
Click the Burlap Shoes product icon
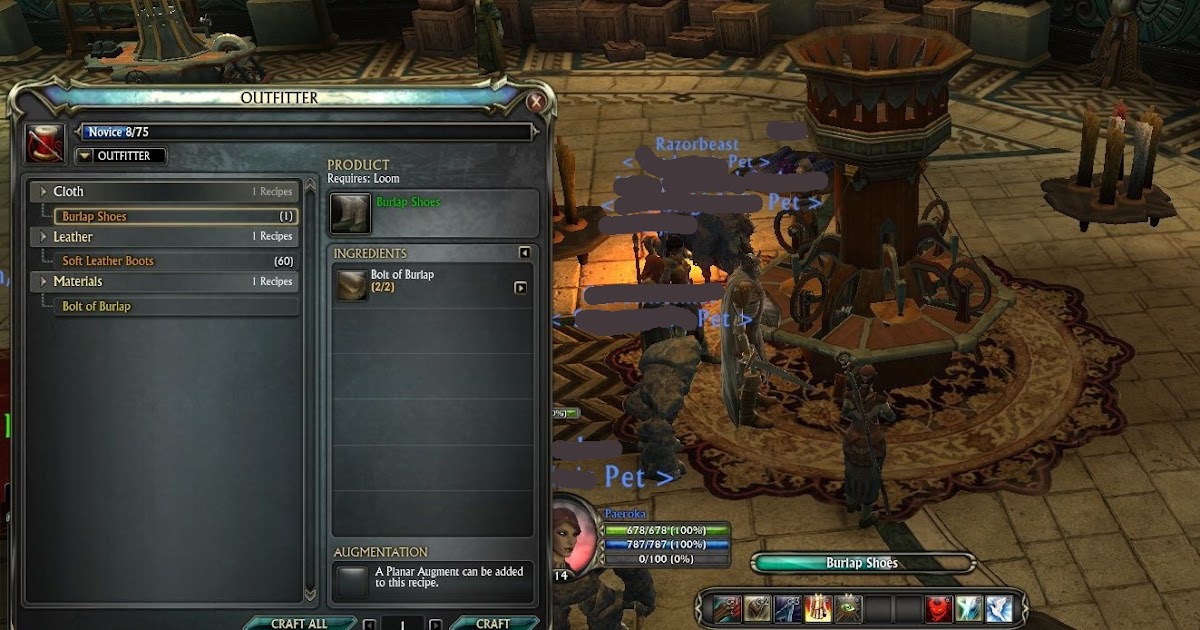350,213
